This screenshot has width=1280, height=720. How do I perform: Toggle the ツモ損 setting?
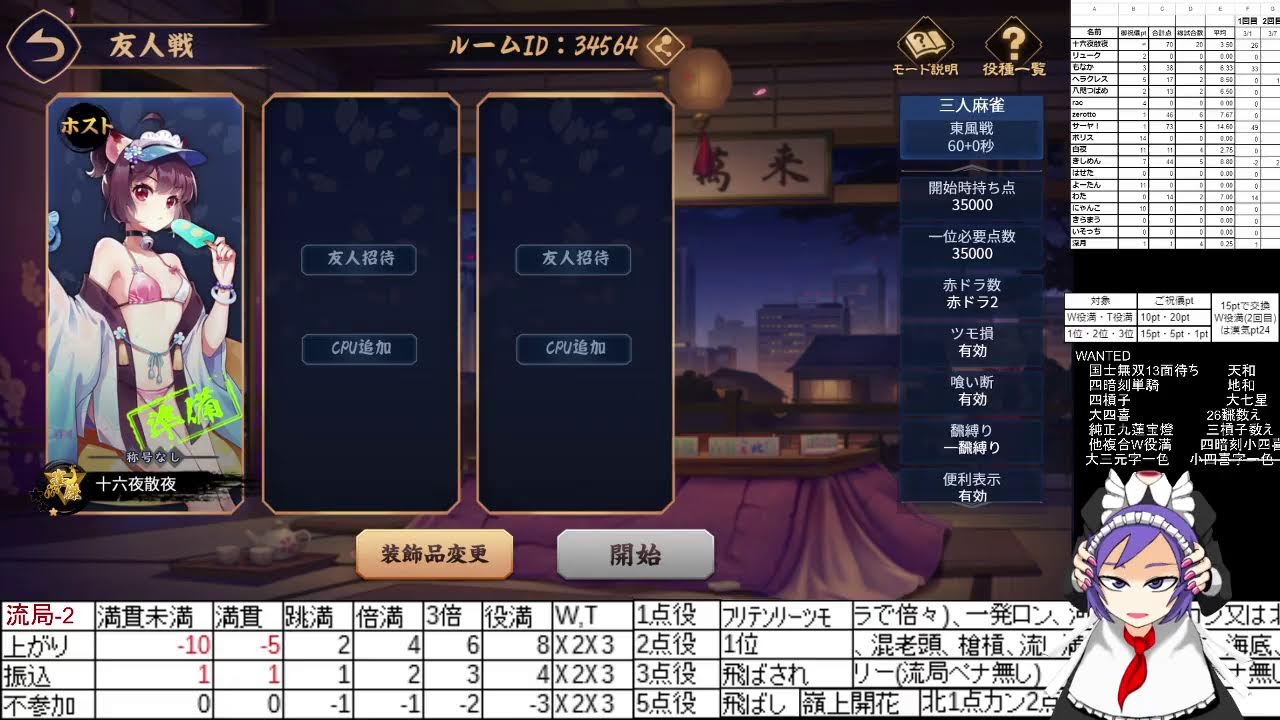(970, 342)
